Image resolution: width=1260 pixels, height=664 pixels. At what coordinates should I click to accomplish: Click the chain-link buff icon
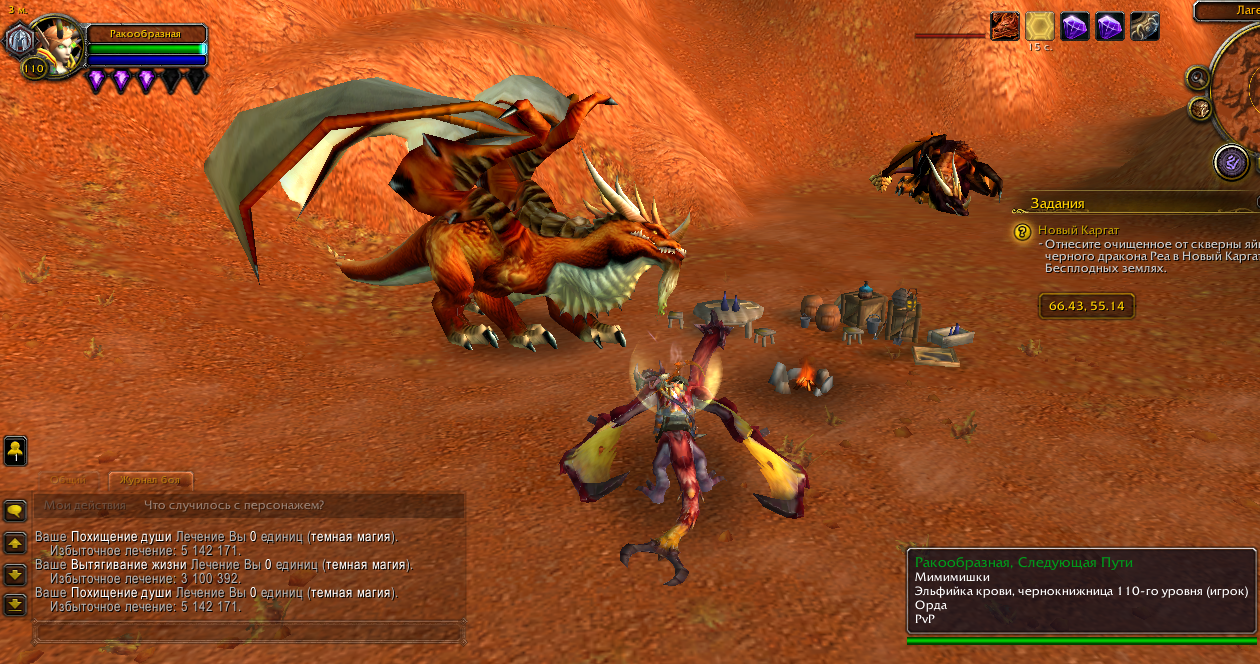1144,26
